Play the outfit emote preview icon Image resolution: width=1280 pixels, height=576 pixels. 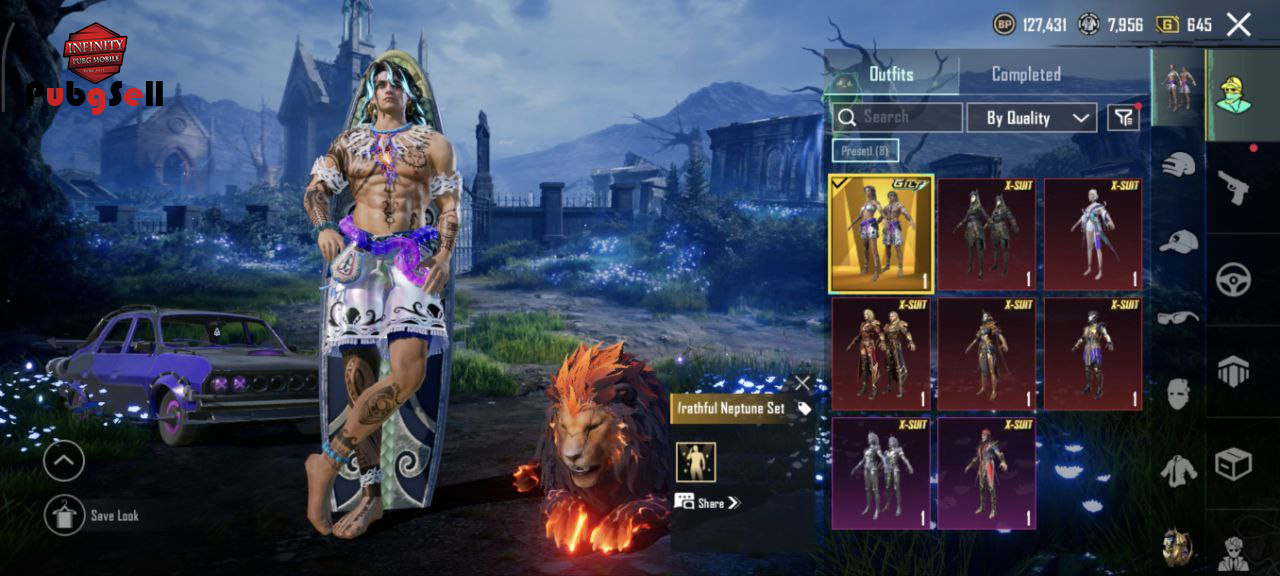click(696, 461)
